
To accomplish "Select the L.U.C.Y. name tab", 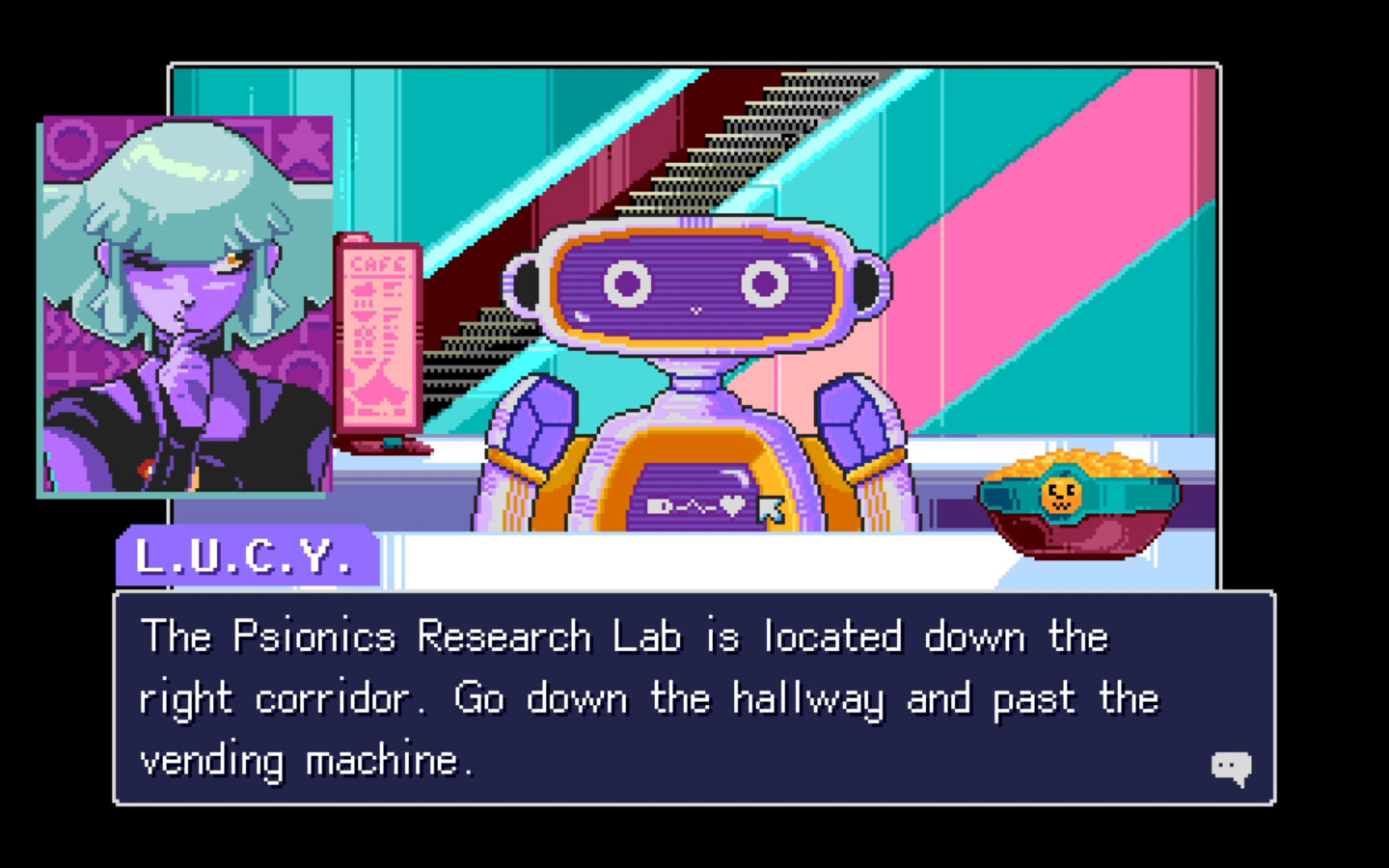I will click(x=246, y=556).
